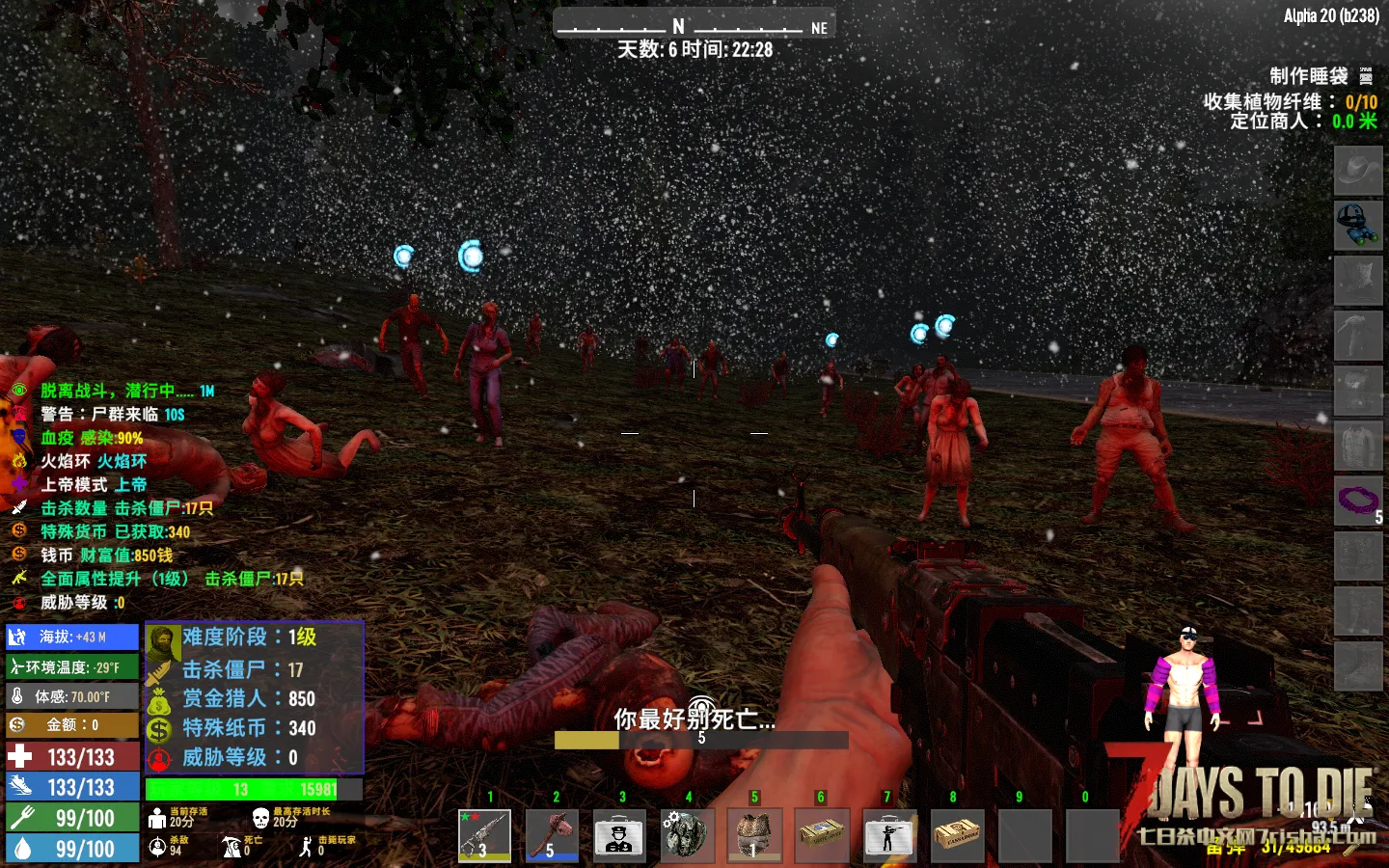Click the difficulty stage stats panel
The image size is (1389, 868).
point(255,696)
